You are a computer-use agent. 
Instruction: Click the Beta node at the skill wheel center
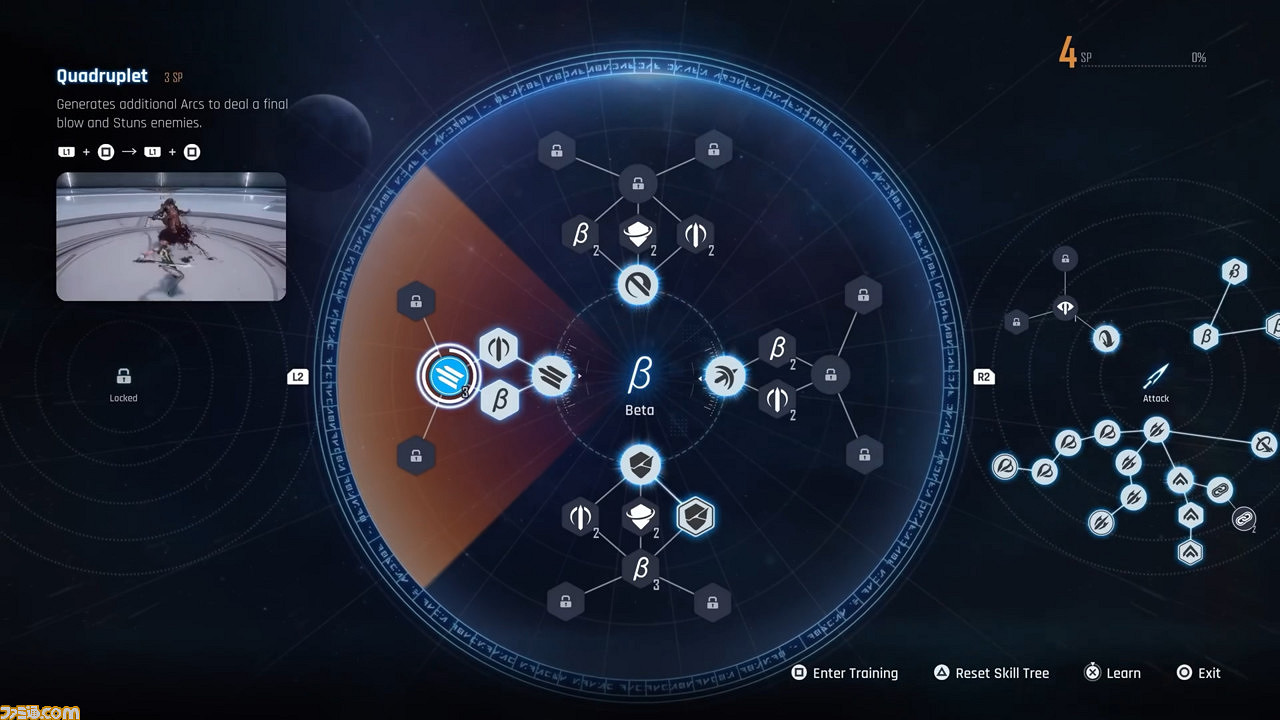[637, 375]
